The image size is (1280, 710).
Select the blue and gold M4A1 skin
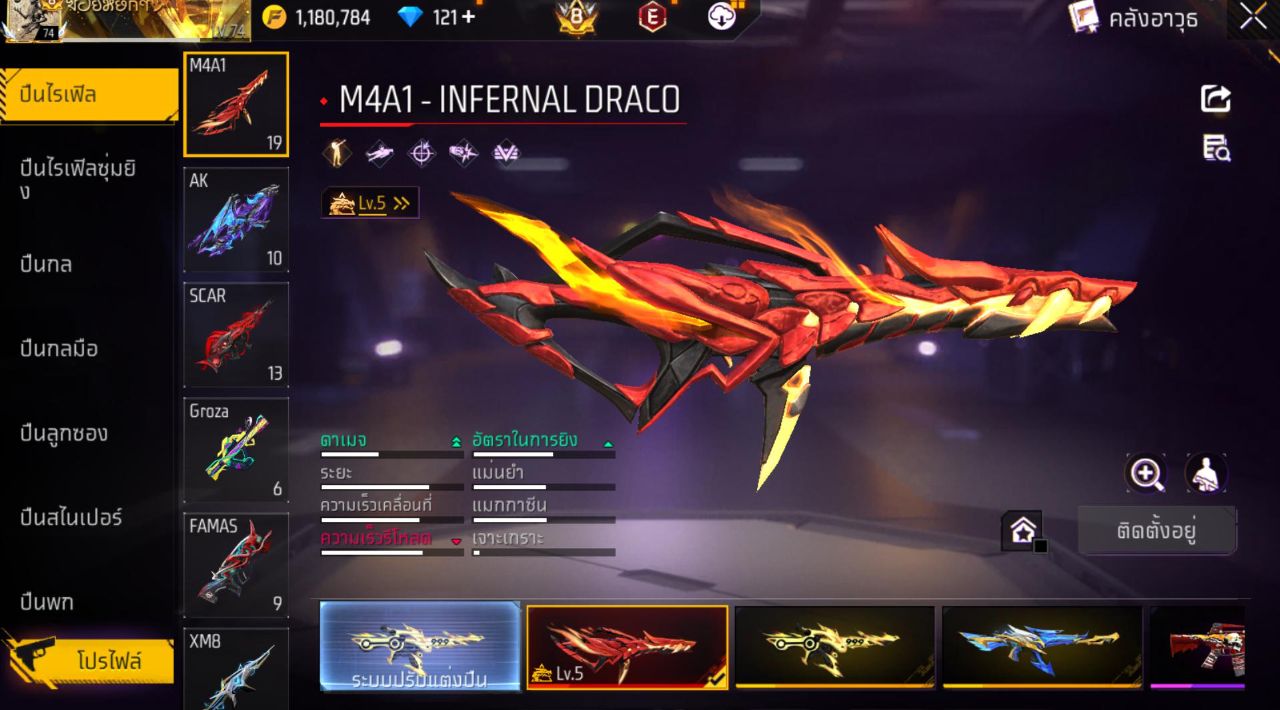pyautogui.click(x=1041, y=647)
